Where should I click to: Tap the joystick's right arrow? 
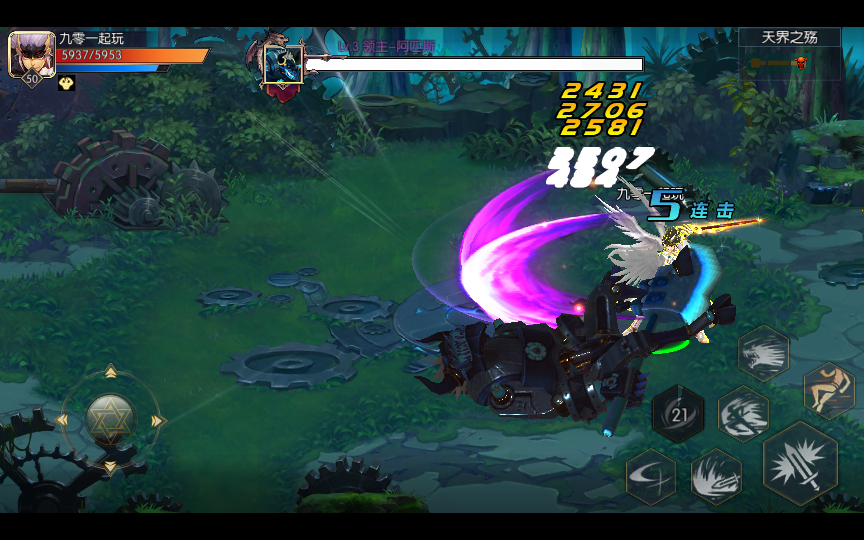157,421
